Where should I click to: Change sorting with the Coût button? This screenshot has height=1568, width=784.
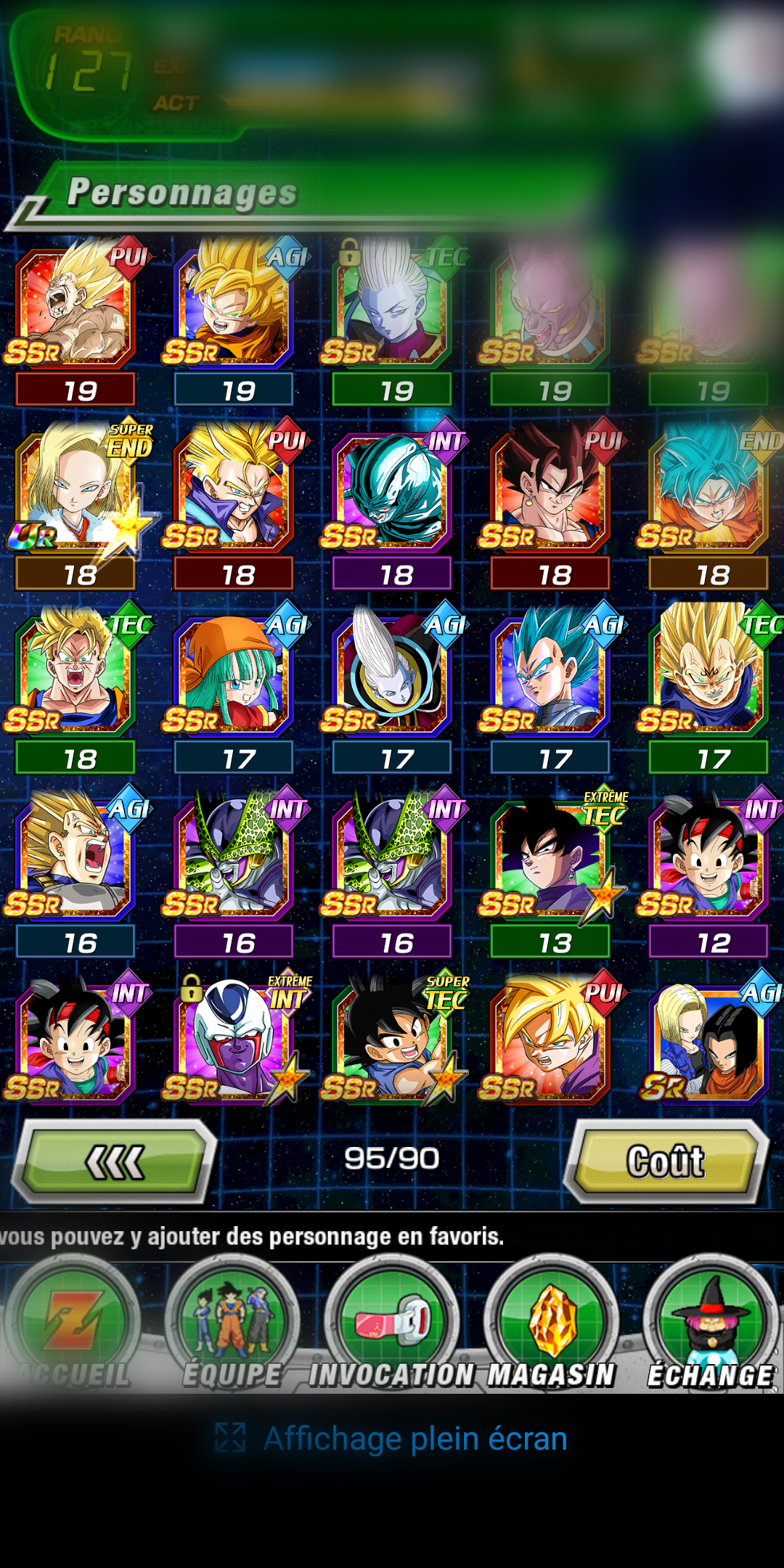click(666, 1161)
